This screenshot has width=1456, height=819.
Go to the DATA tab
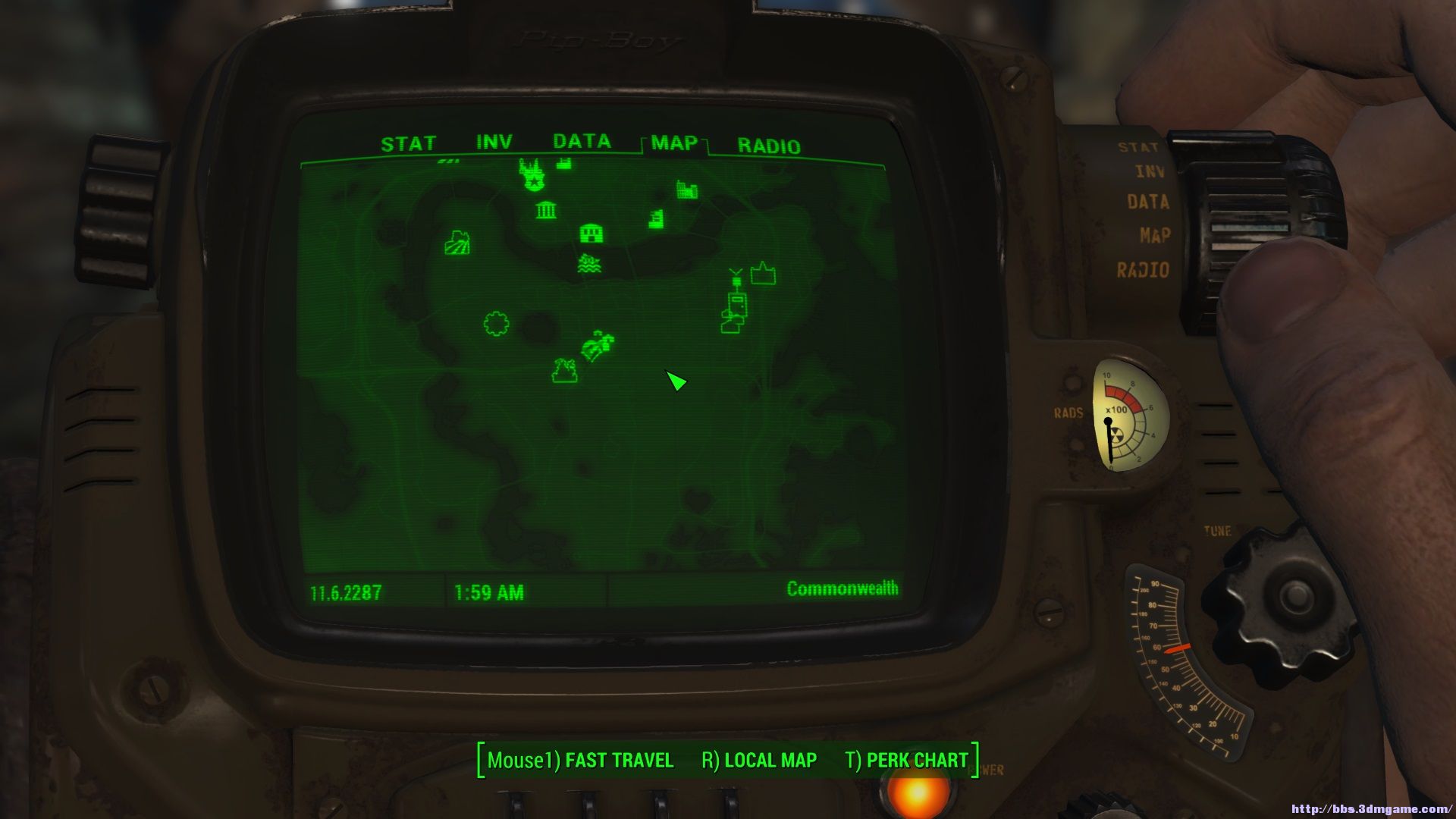pyautogui.click(x=582, y=142)
